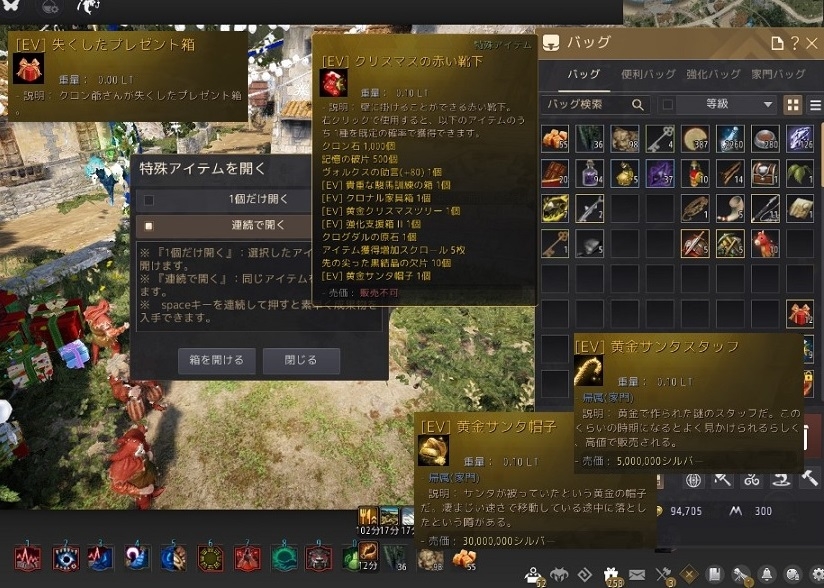
Task: Select the 1個だけ開く option
Action: click(259, 199)
